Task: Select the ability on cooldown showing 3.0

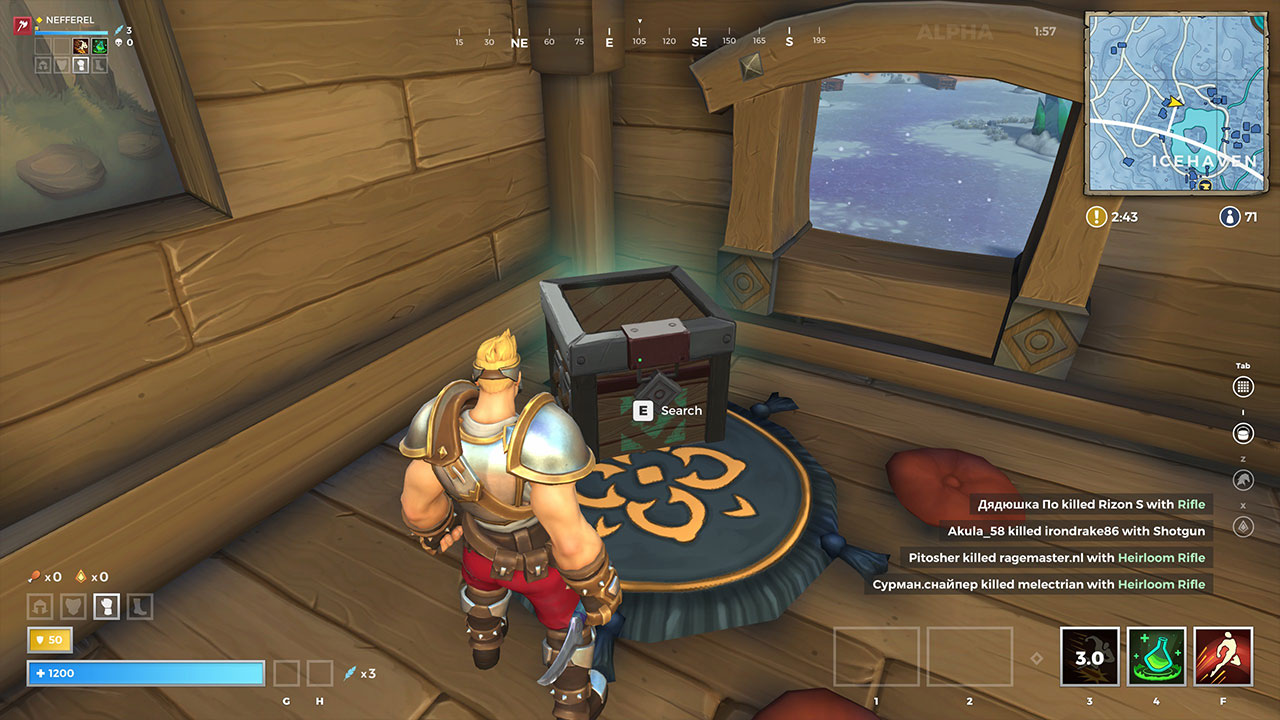Action: pos(1089,657)
